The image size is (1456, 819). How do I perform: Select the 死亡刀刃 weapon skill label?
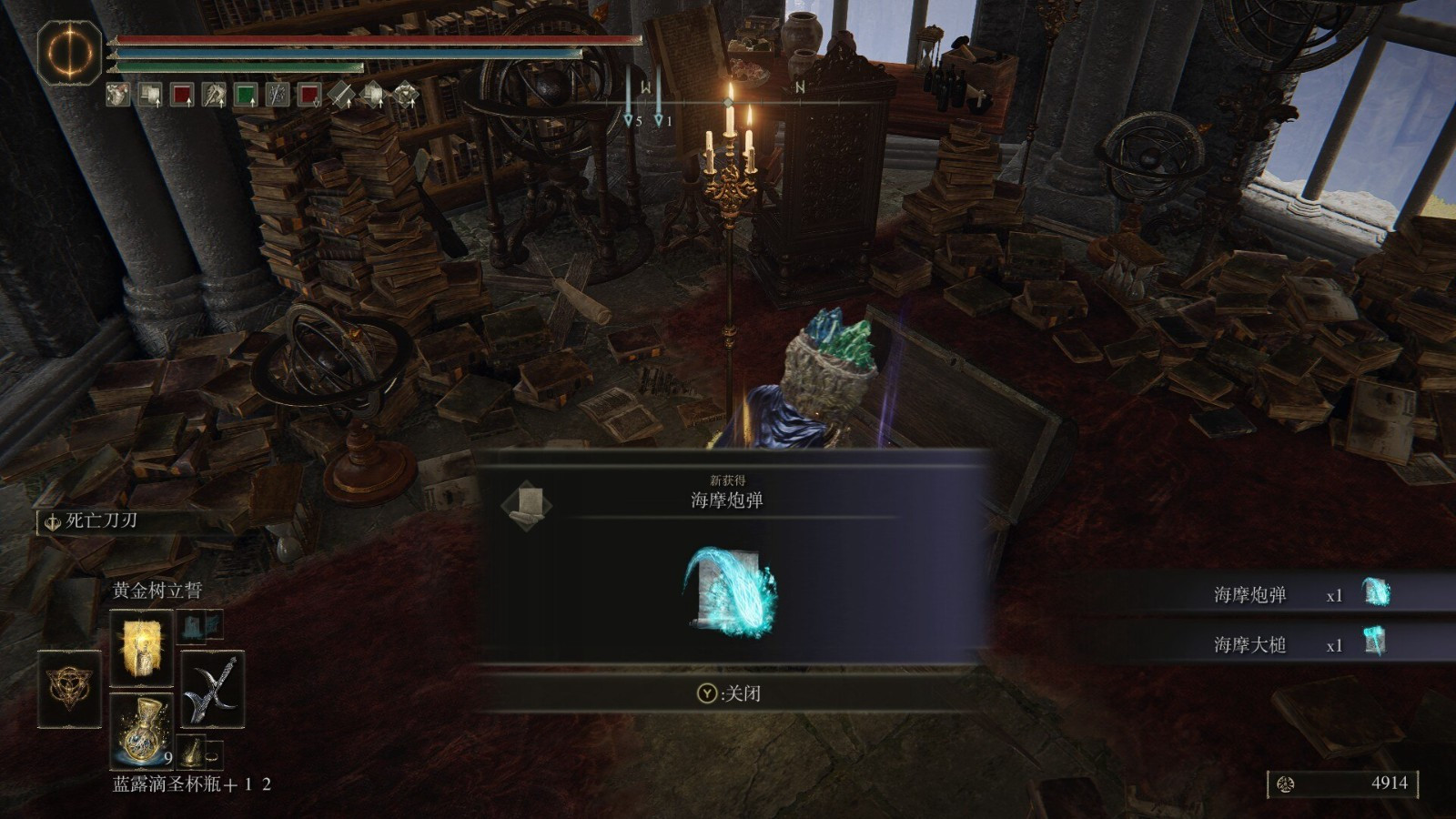pyautogui.click(x=100, y=521)
